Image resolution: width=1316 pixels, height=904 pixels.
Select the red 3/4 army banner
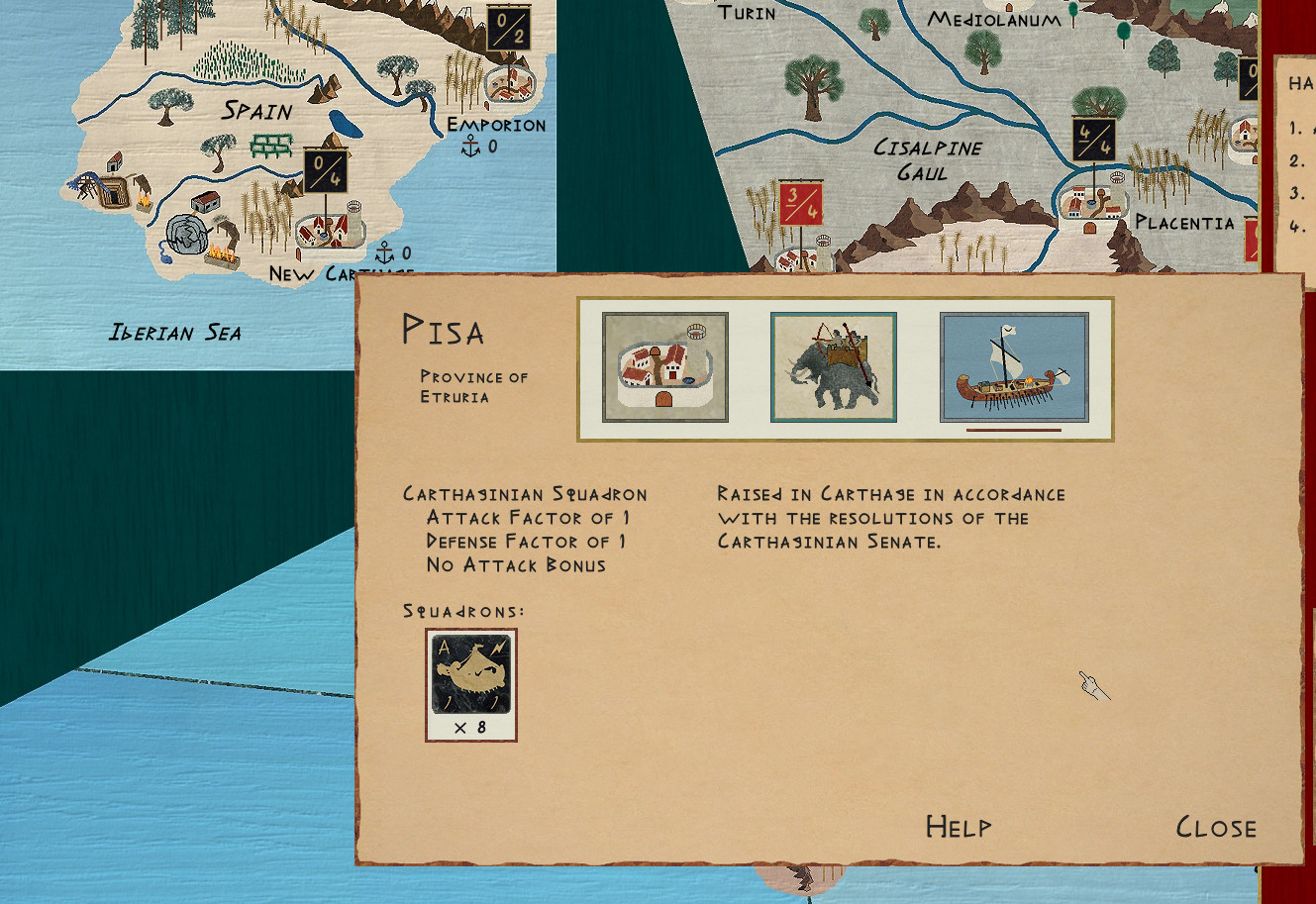pyautogui.click(x=799, y=204)
